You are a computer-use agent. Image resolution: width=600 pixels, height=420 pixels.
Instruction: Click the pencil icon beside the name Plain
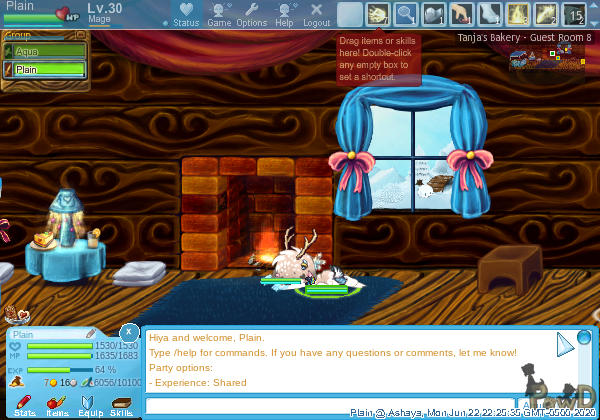(x=91, y=333)
